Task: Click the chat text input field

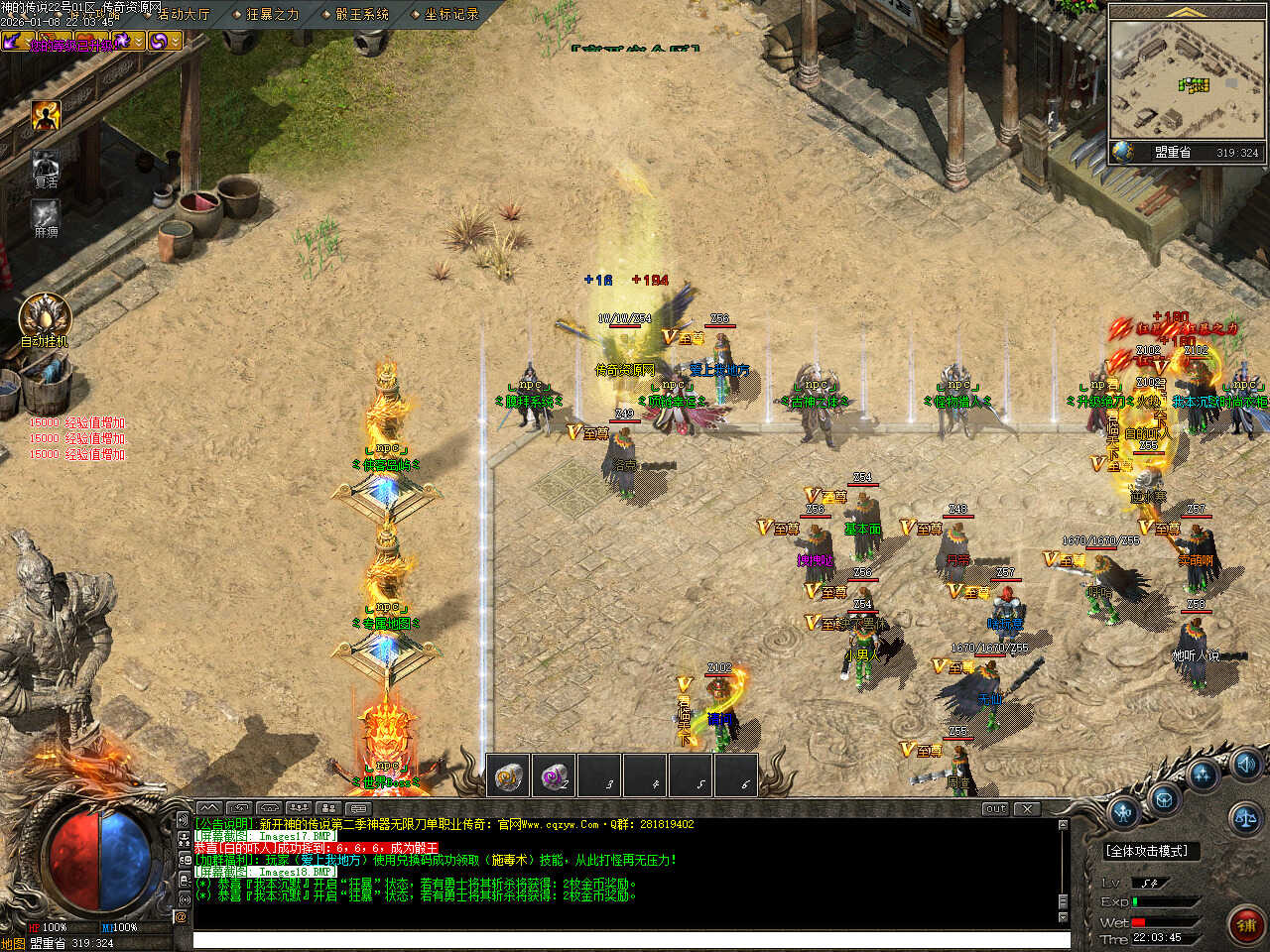Action: (630, 939)
